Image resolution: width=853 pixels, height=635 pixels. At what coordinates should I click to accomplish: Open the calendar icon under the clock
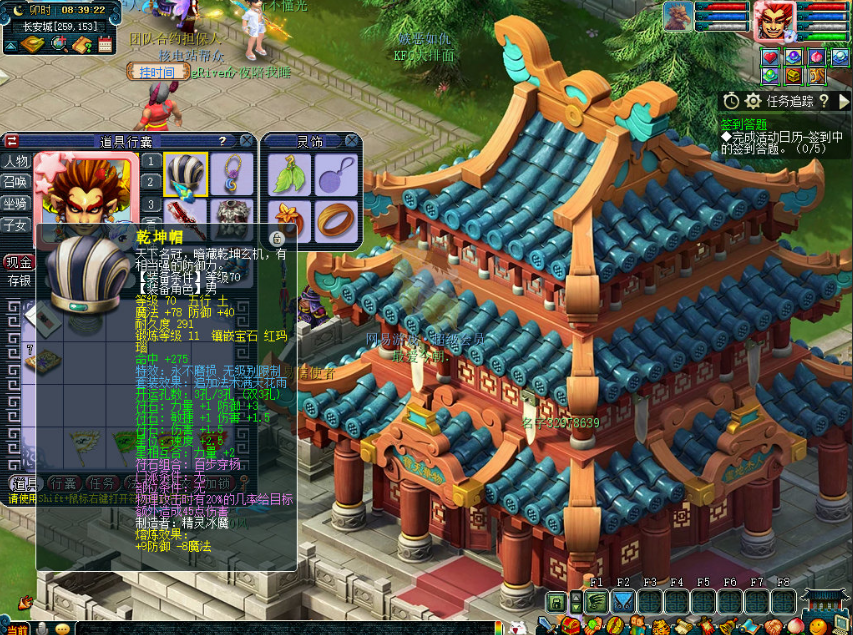[x=105, y=44]
